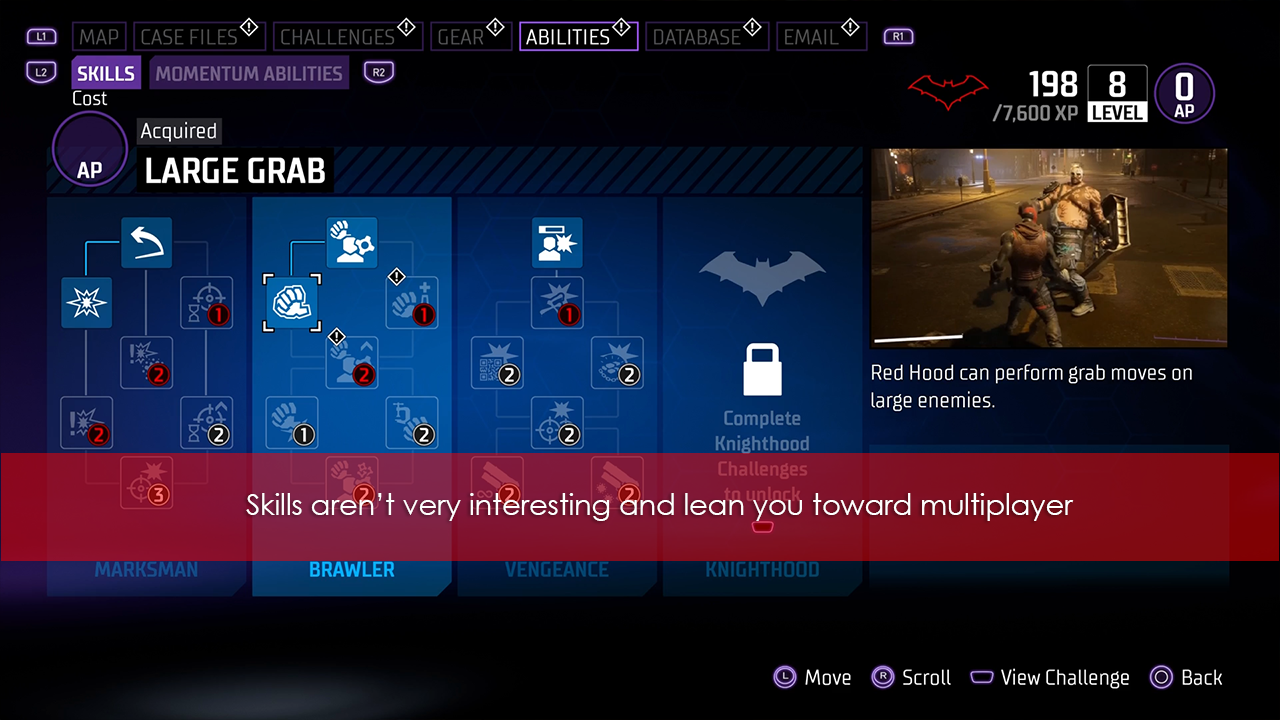
Task: Pick the top Vengeance tree root skill
Action: (557, 242)
